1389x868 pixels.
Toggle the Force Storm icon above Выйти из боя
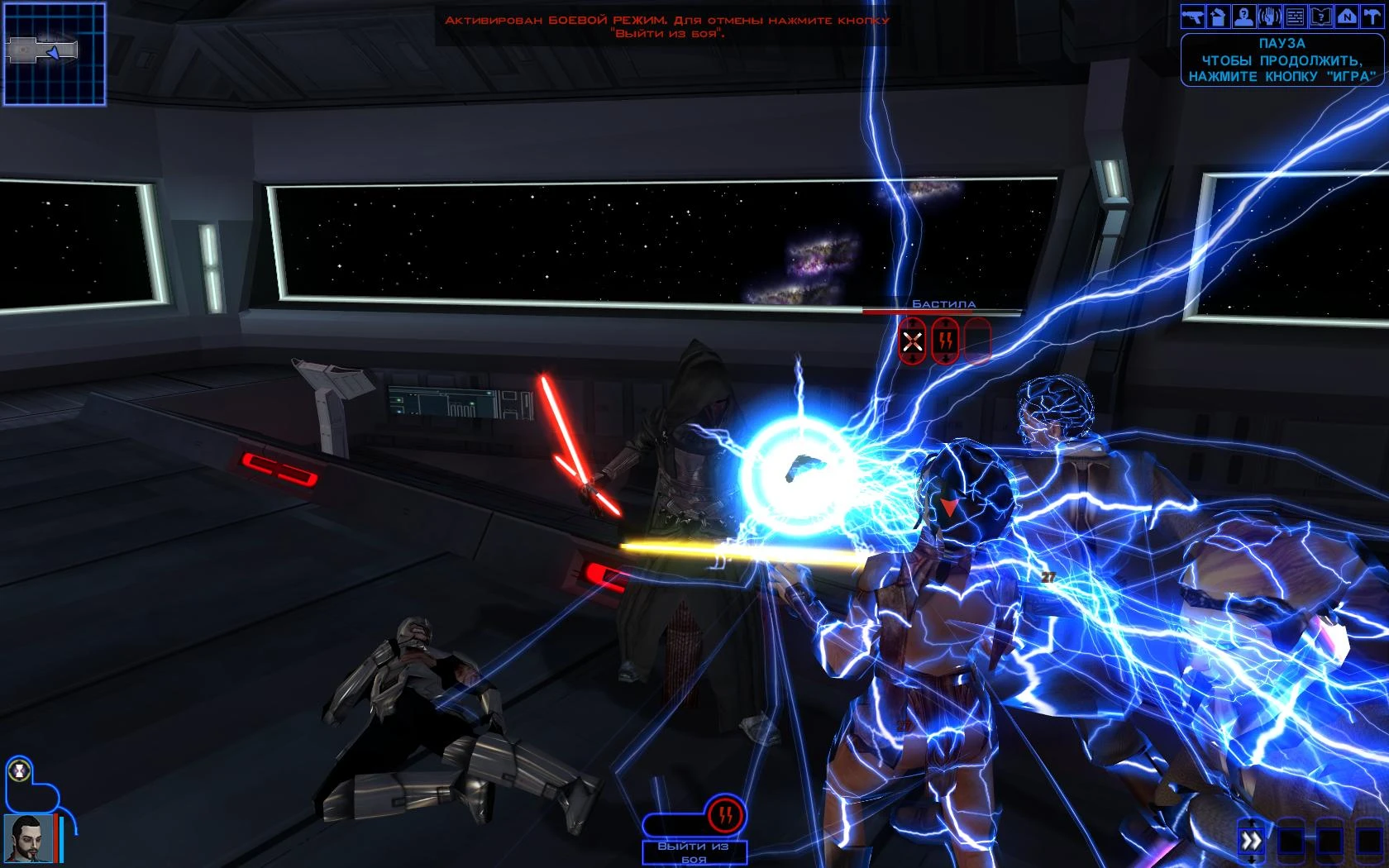coord(726,813)
